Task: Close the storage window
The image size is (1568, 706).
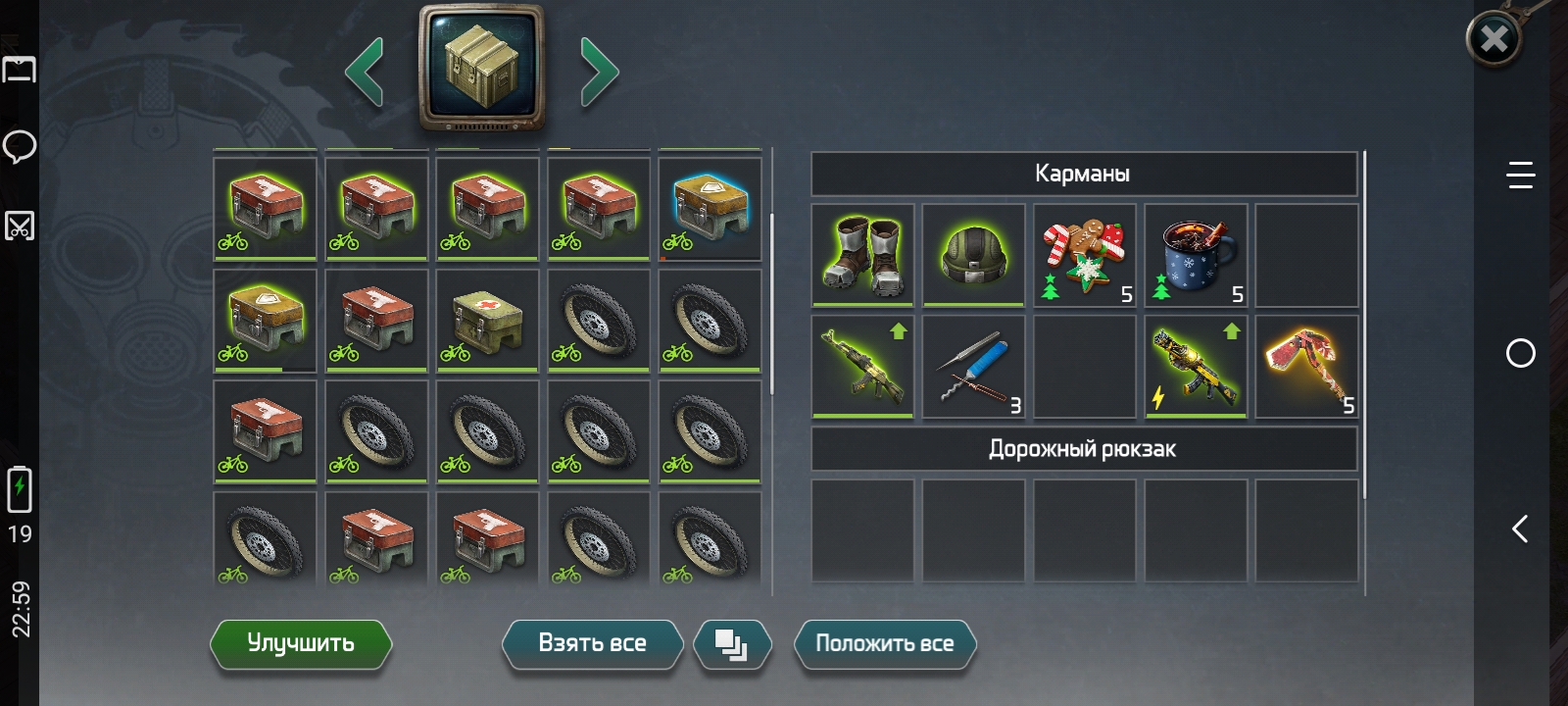Action: click(1493, 39)
